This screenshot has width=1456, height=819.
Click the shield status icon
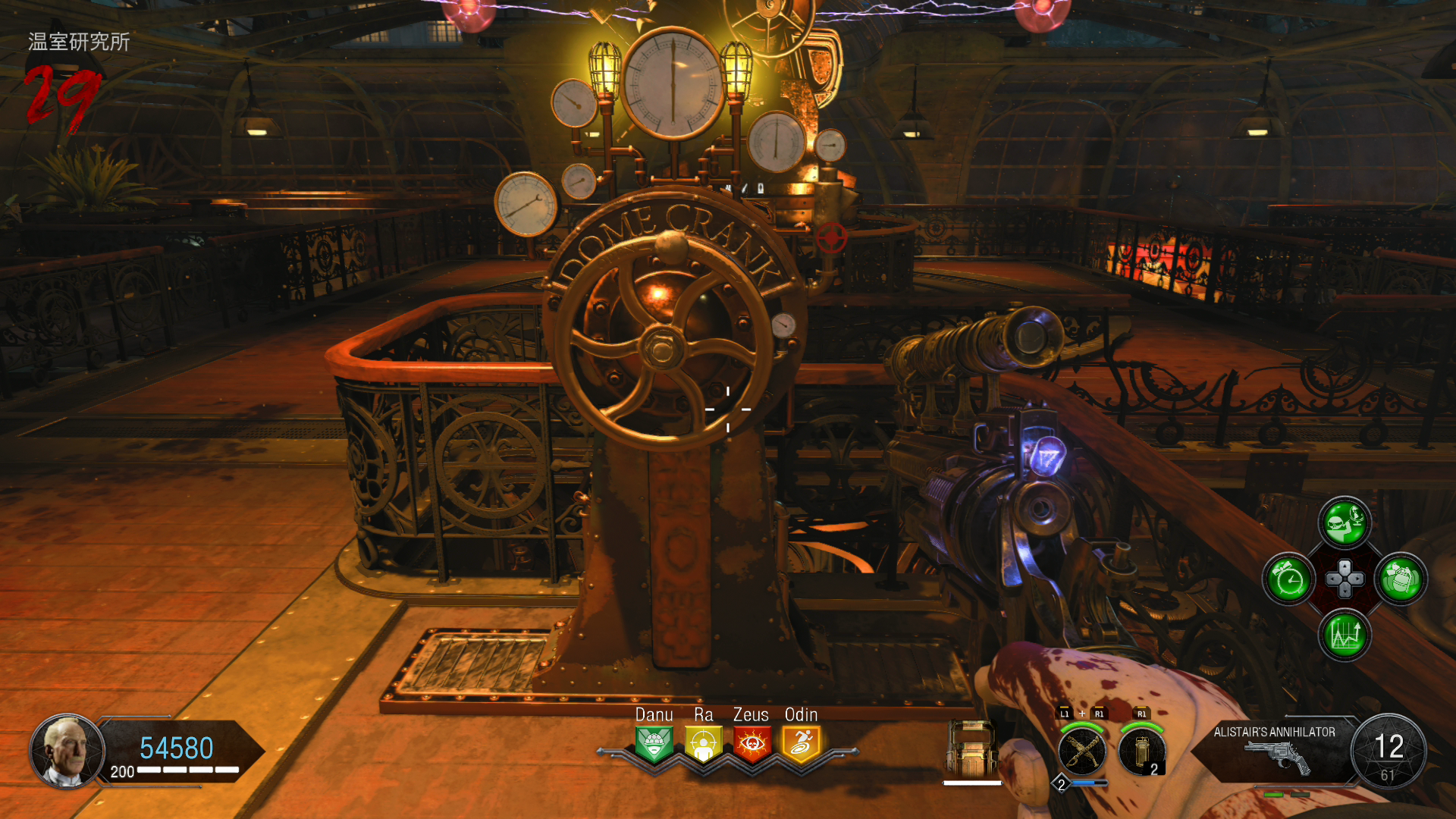pyautogui.click(x=971, y=749)
